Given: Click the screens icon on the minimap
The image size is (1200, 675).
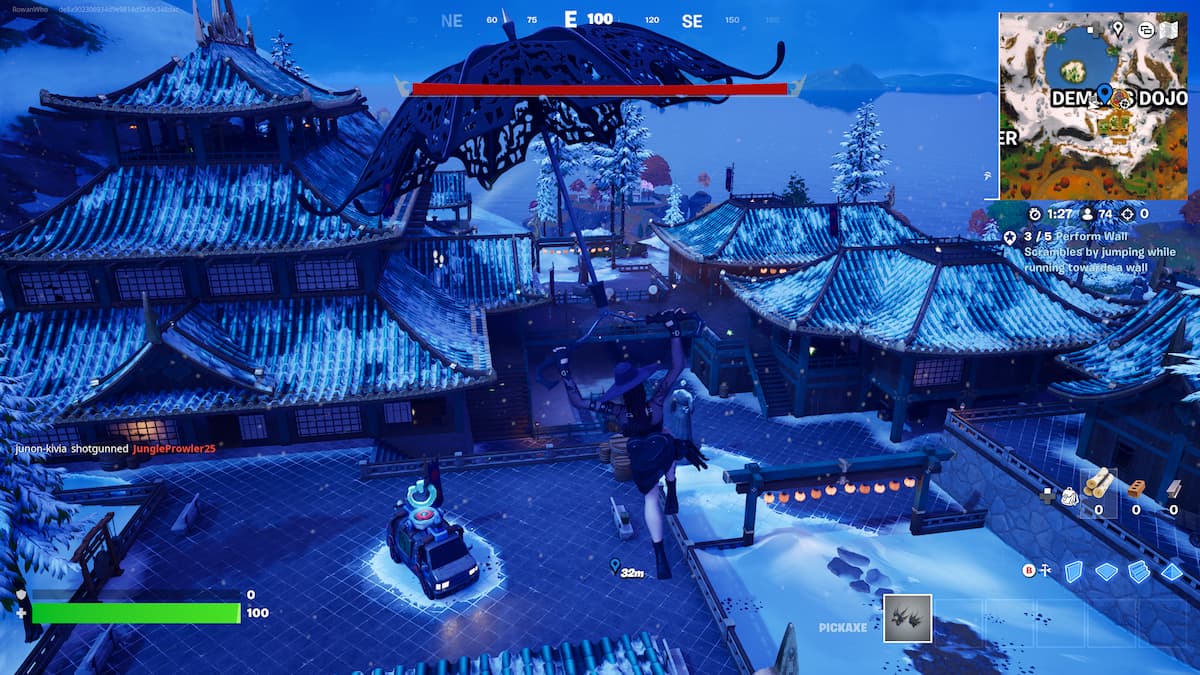Looking at the screenshot, I should click(x=1144, y=30).
